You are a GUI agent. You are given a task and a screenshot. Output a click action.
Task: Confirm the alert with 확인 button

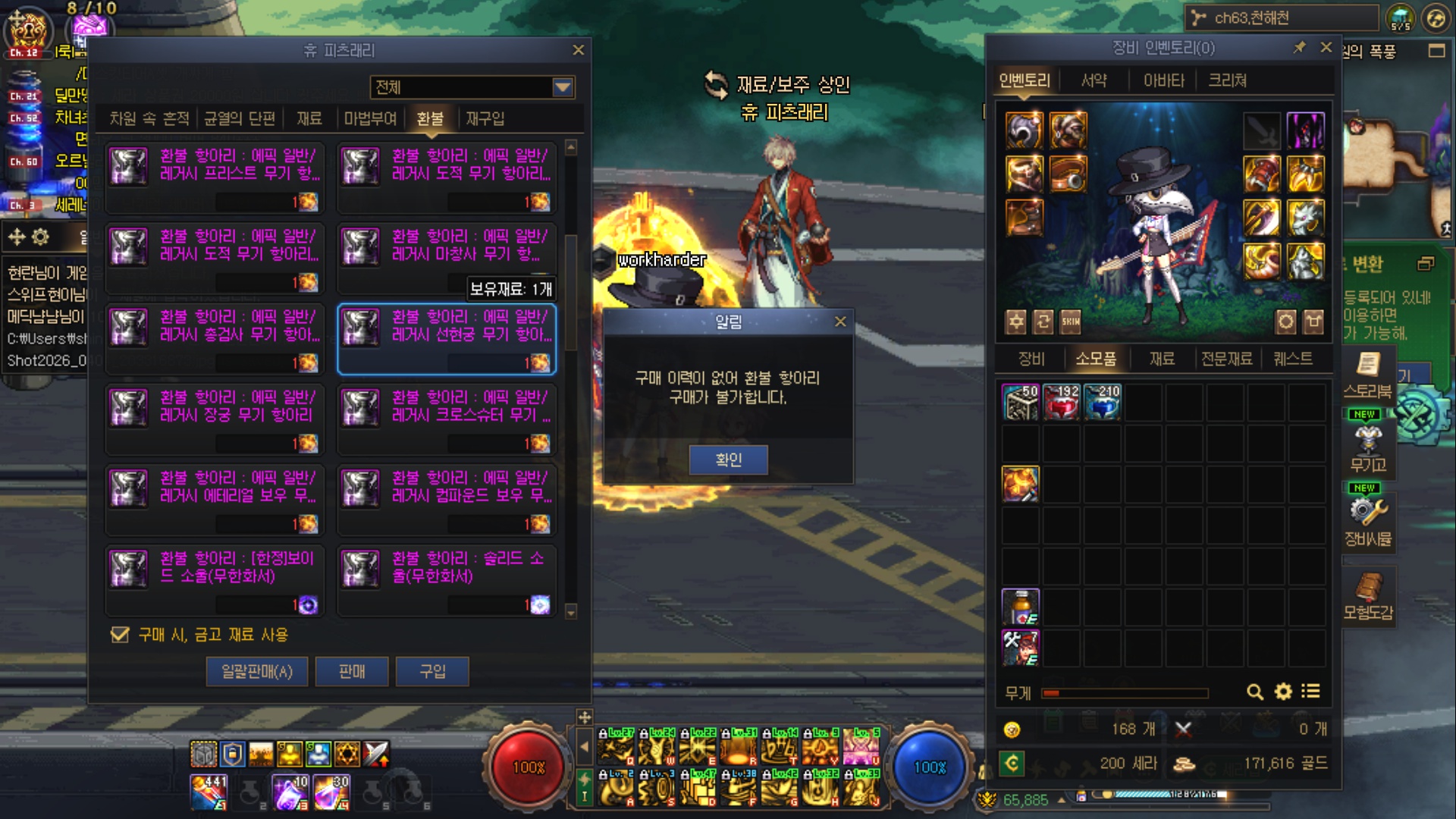[x=728, y=460]
